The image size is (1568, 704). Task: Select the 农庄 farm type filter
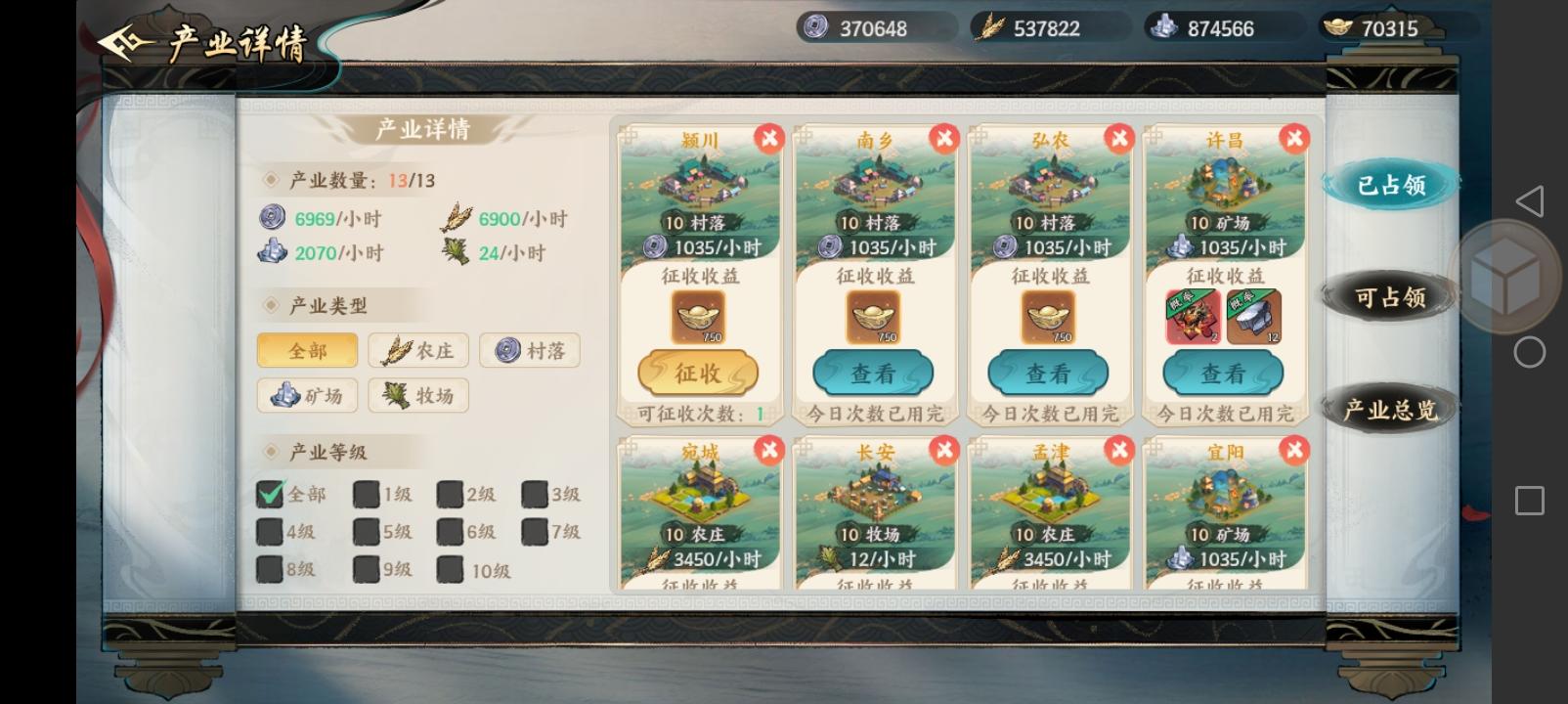point(418,350)
